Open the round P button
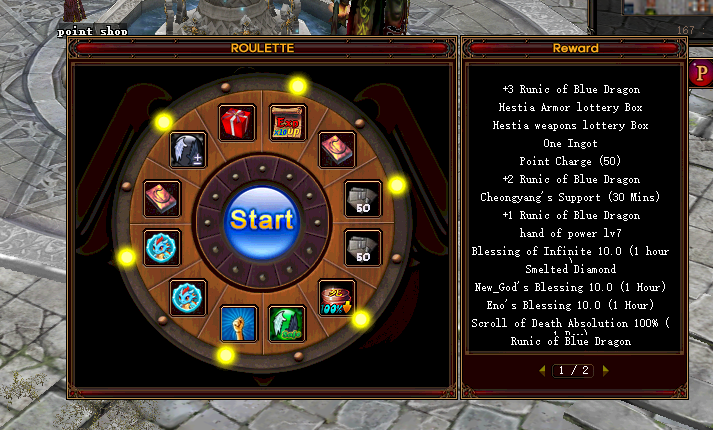 pos(700,73)
